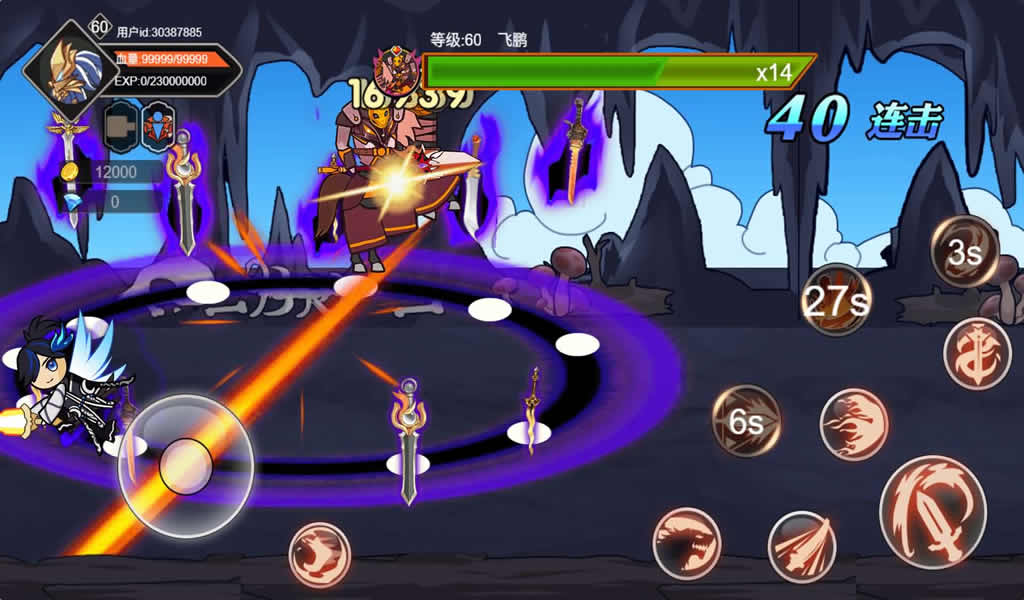Activate the wolf skill button
Screen dimensions: 1024x600
click(x=320, y=554)
